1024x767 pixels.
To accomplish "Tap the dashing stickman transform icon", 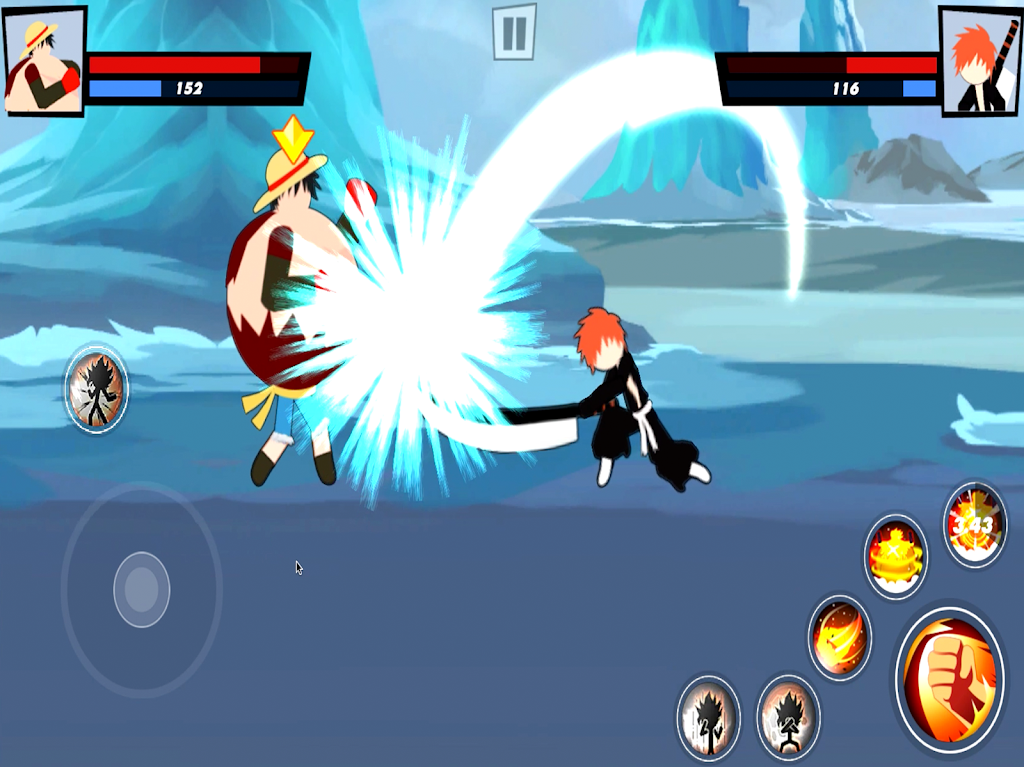I will 97,388.
